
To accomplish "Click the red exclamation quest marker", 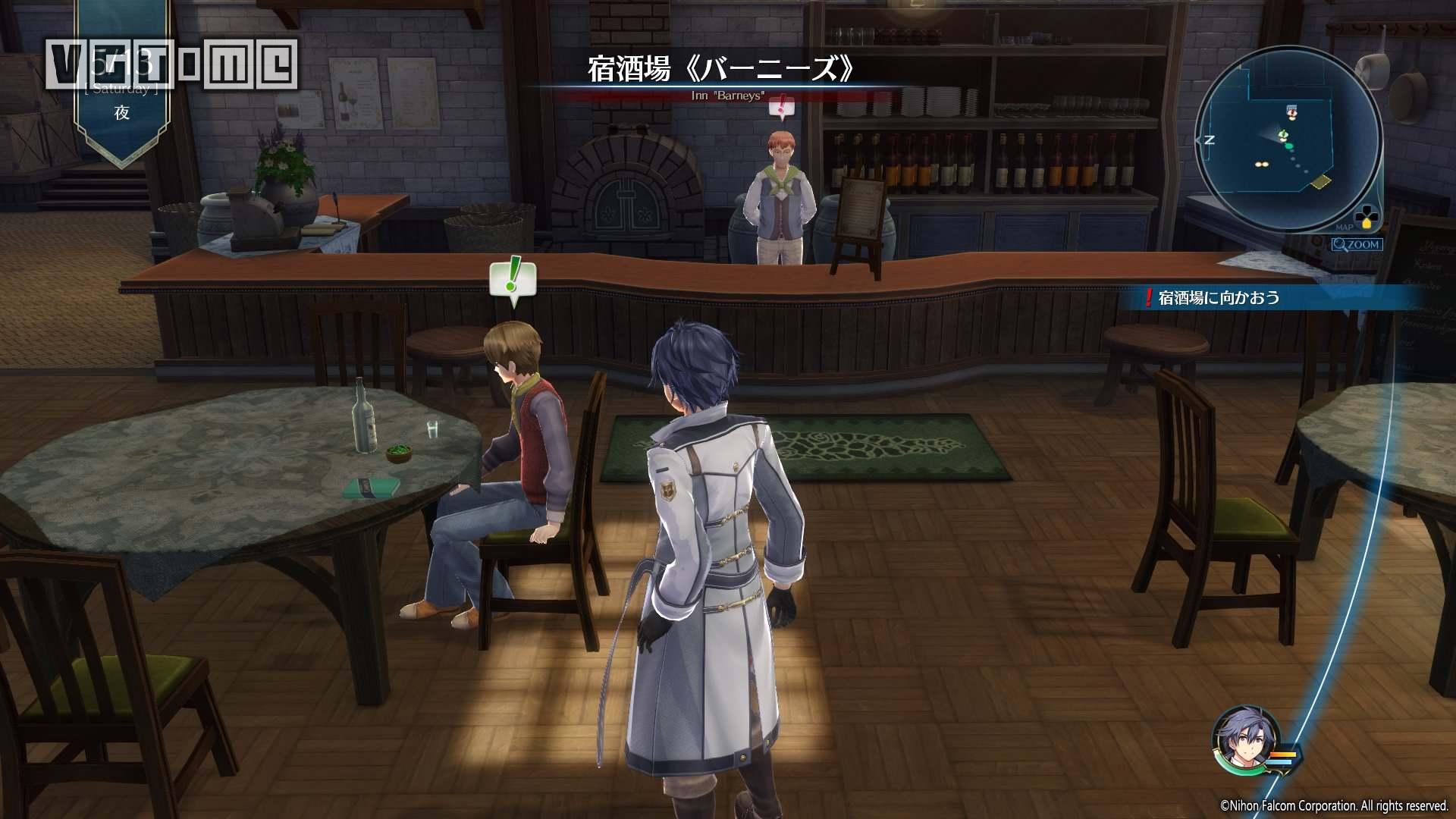I will 780,108.
